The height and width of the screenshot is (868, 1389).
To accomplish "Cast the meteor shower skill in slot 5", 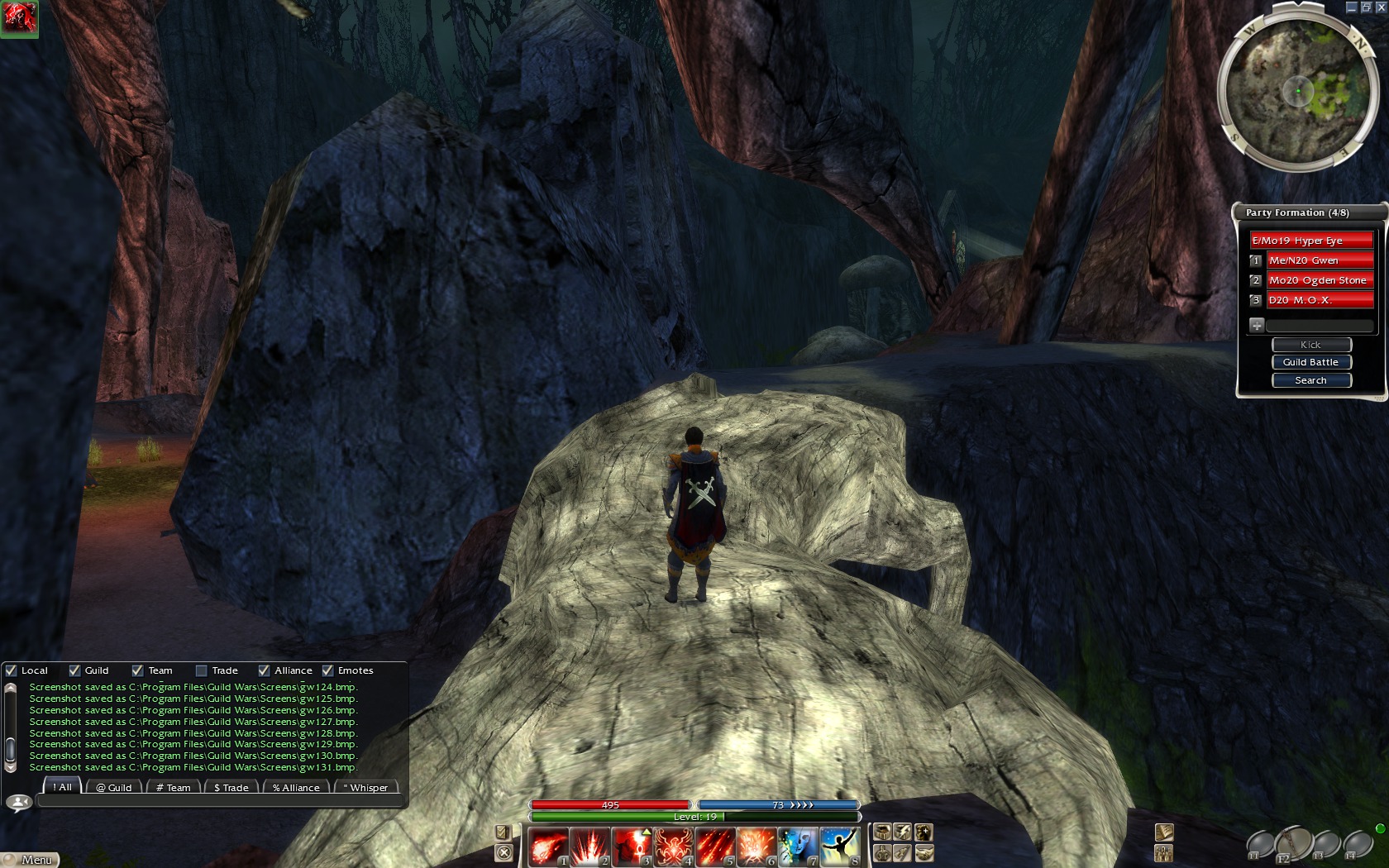I will click(x=714, y=847).
